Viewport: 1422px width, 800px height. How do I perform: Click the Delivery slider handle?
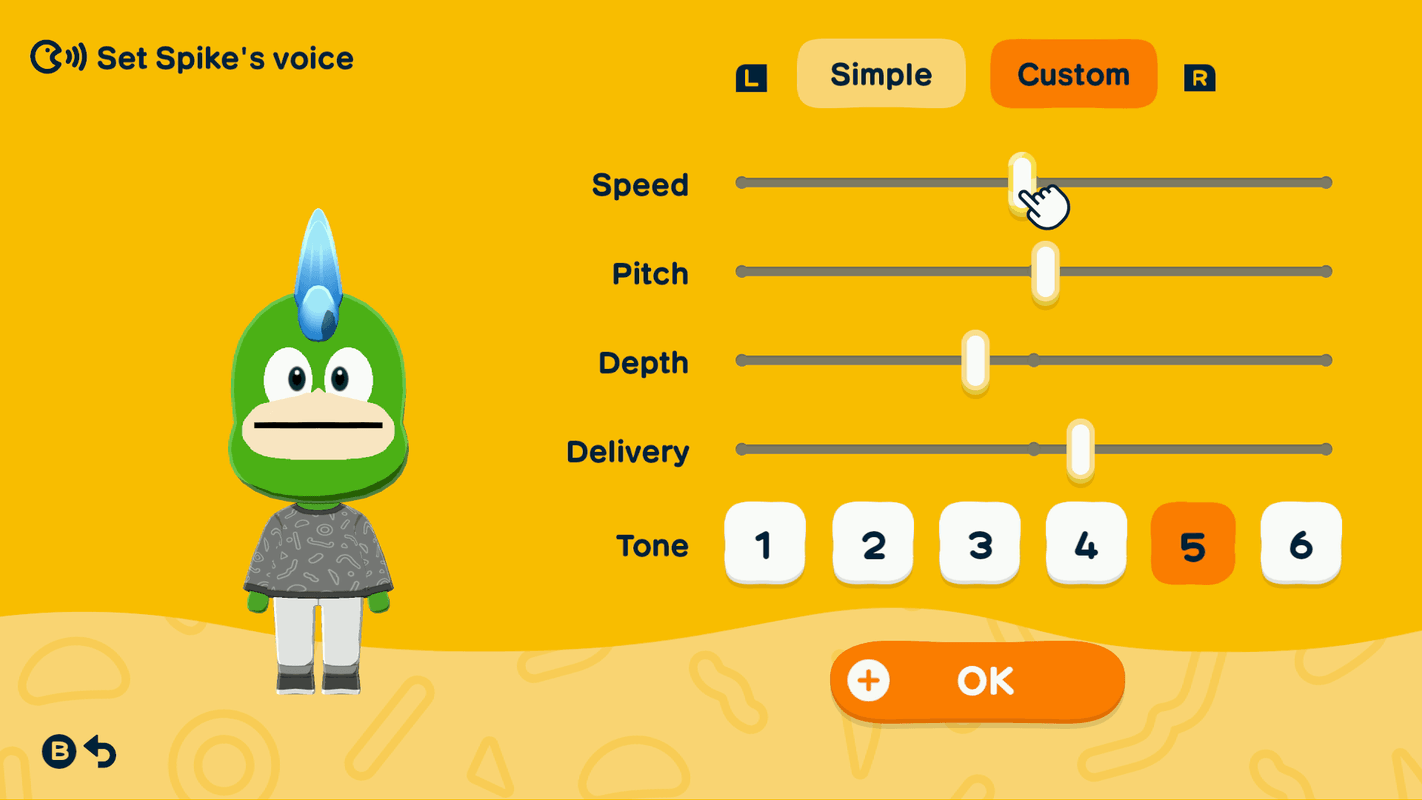(x=1080, y=451)
